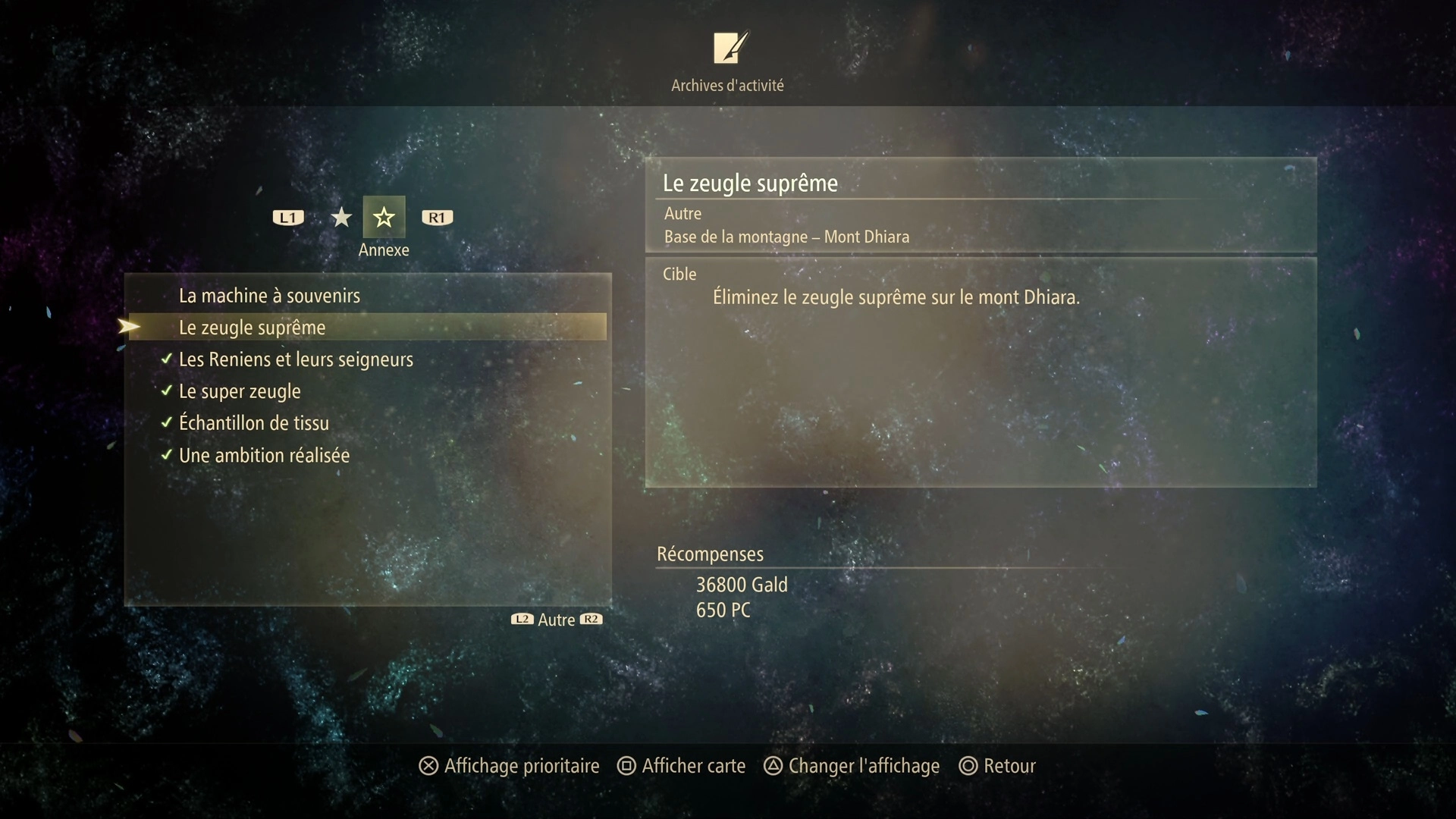Viewport: 1456px width, 819px height.
Task: Show Une ambition réalisée quest details
Action: [x=264, y=456]
